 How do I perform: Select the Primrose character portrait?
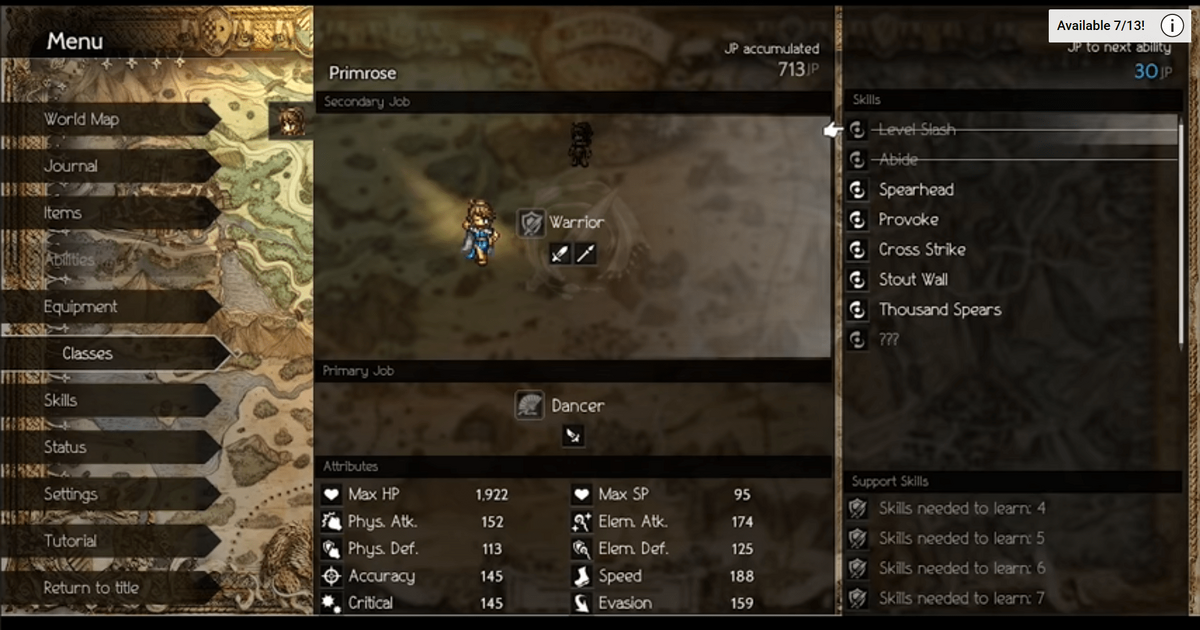(290, 121)
